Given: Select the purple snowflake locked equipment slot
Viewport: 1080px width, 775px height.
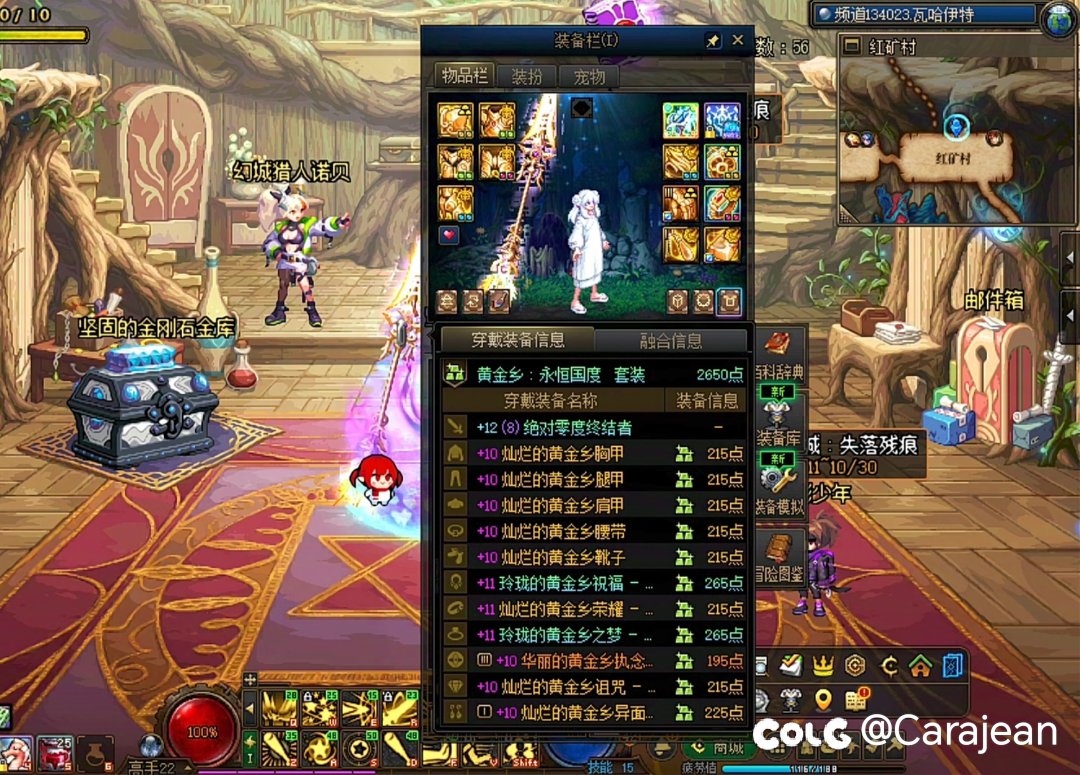Looking at the screenshot, I should (x=722, y=119).
